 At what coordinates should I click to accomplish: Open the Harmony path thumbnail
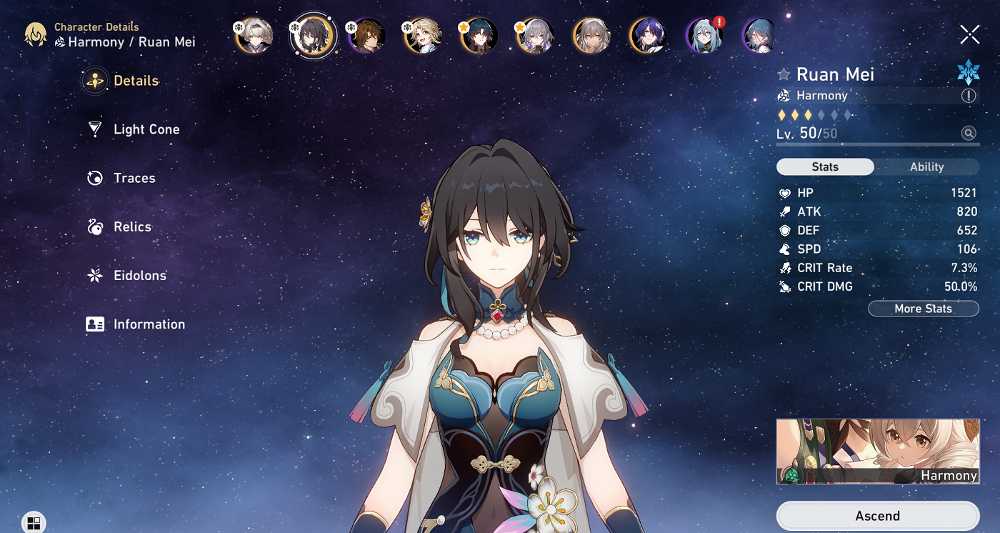tap(877, 452)
